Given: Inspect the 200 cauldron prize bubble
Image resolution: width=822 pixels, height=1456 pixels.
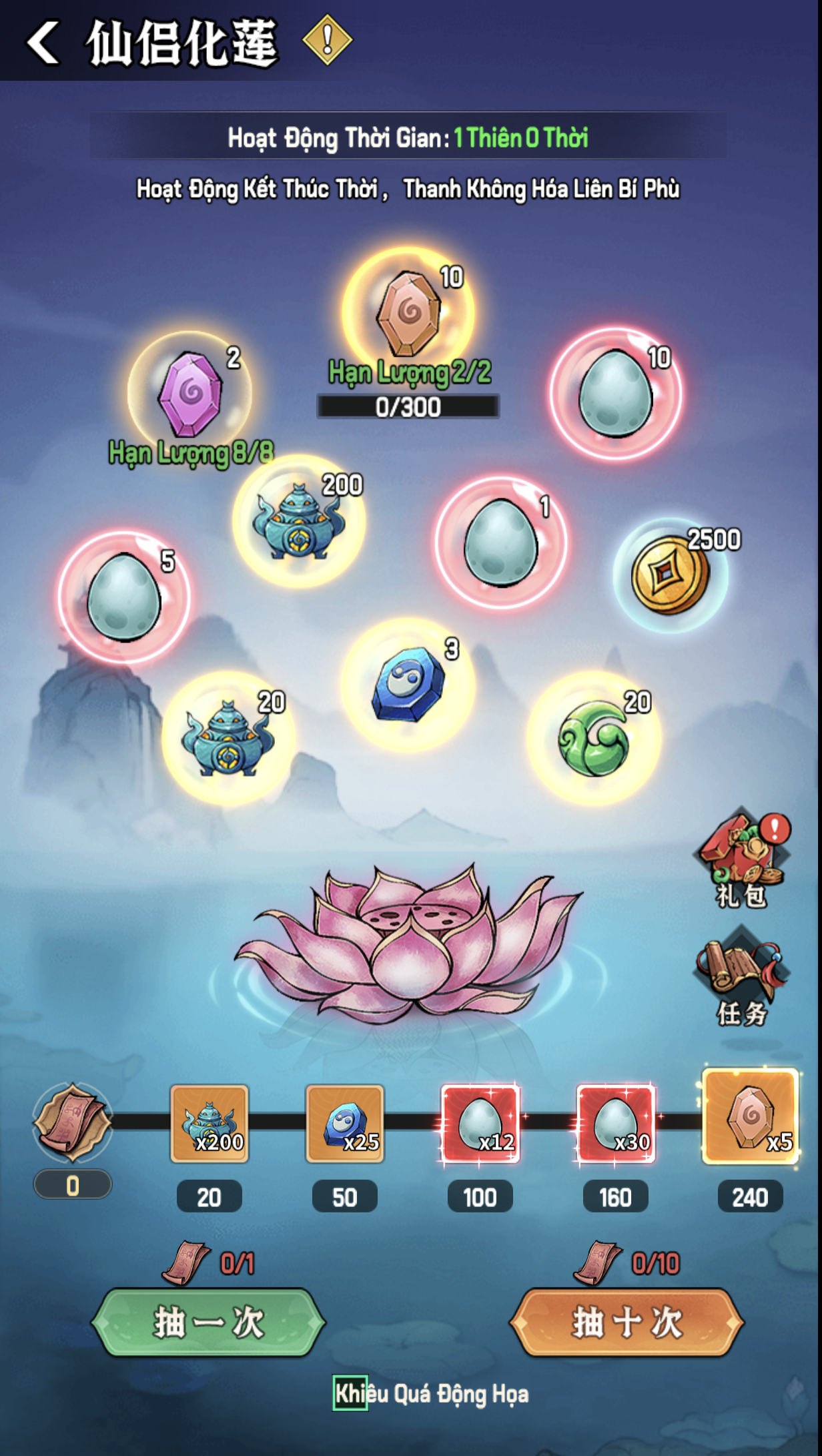Looking at the screenshot, I should (298, 521).
